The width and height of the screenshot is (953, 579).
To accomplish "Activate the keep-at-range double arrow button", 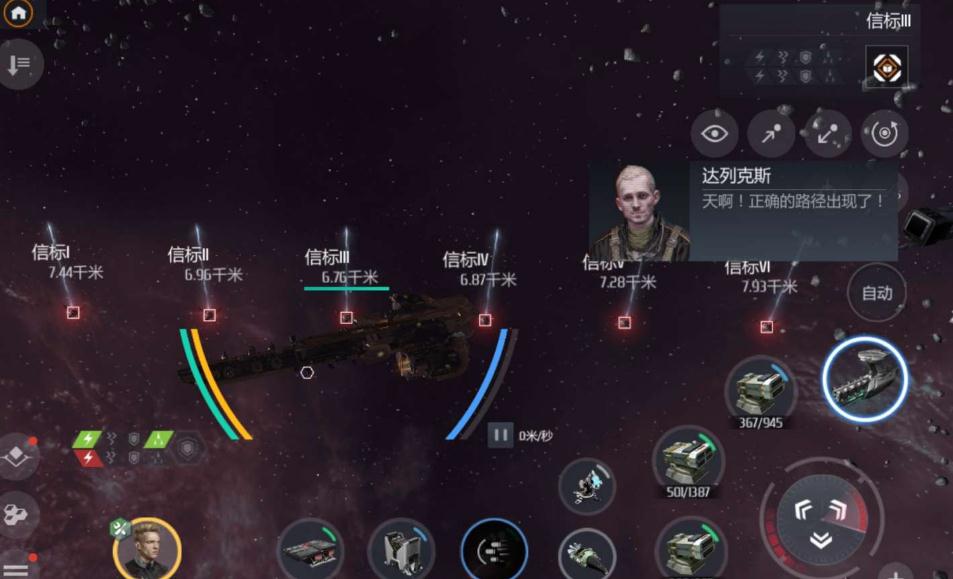I will click(x=828, y=134).
